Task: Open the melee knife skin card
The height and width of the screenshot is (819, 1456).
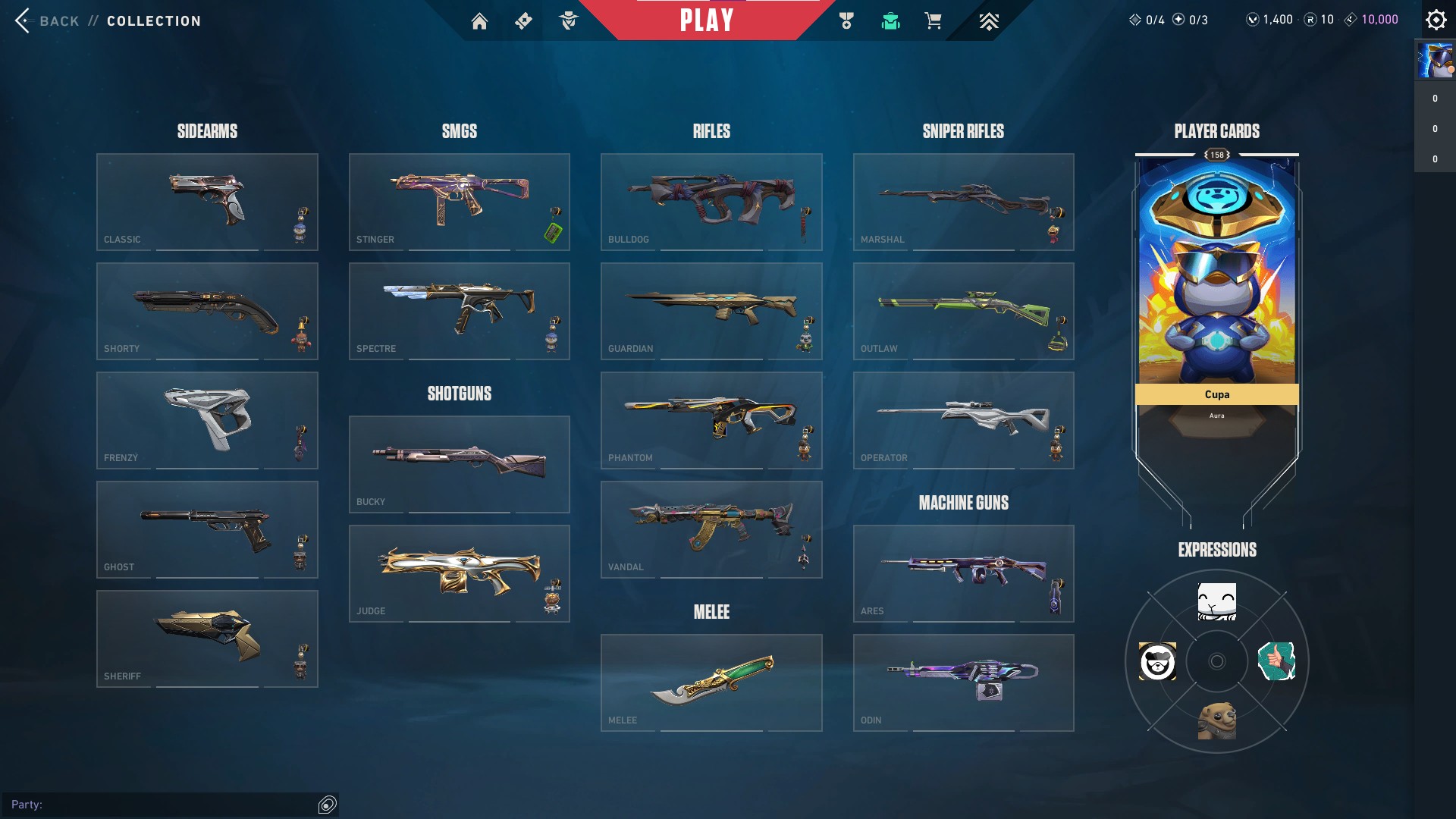Action: pyautogui.click(x=711, y=682)
